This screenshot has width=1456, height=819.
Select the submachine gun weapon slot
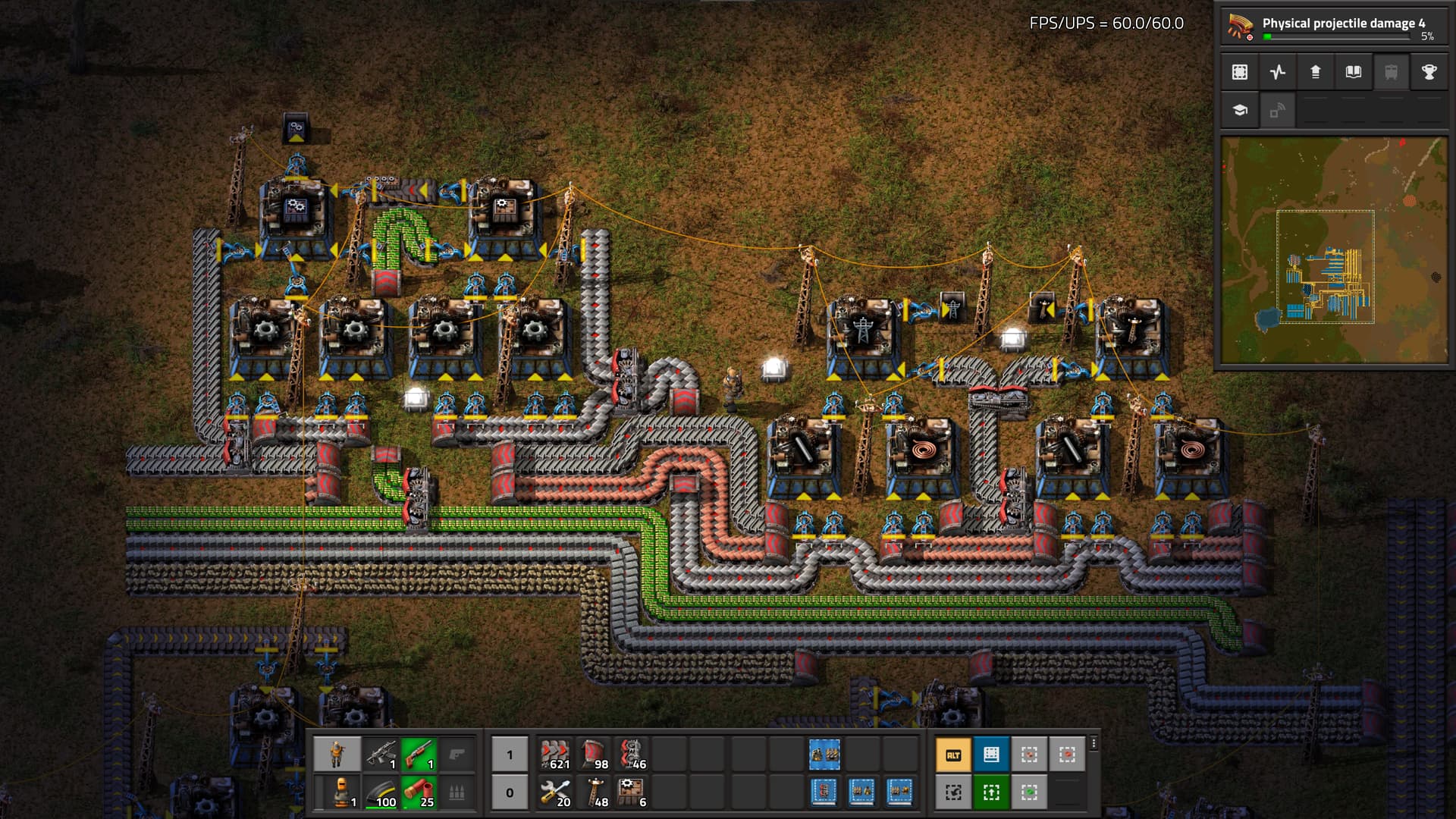click(x=381, y=755)
